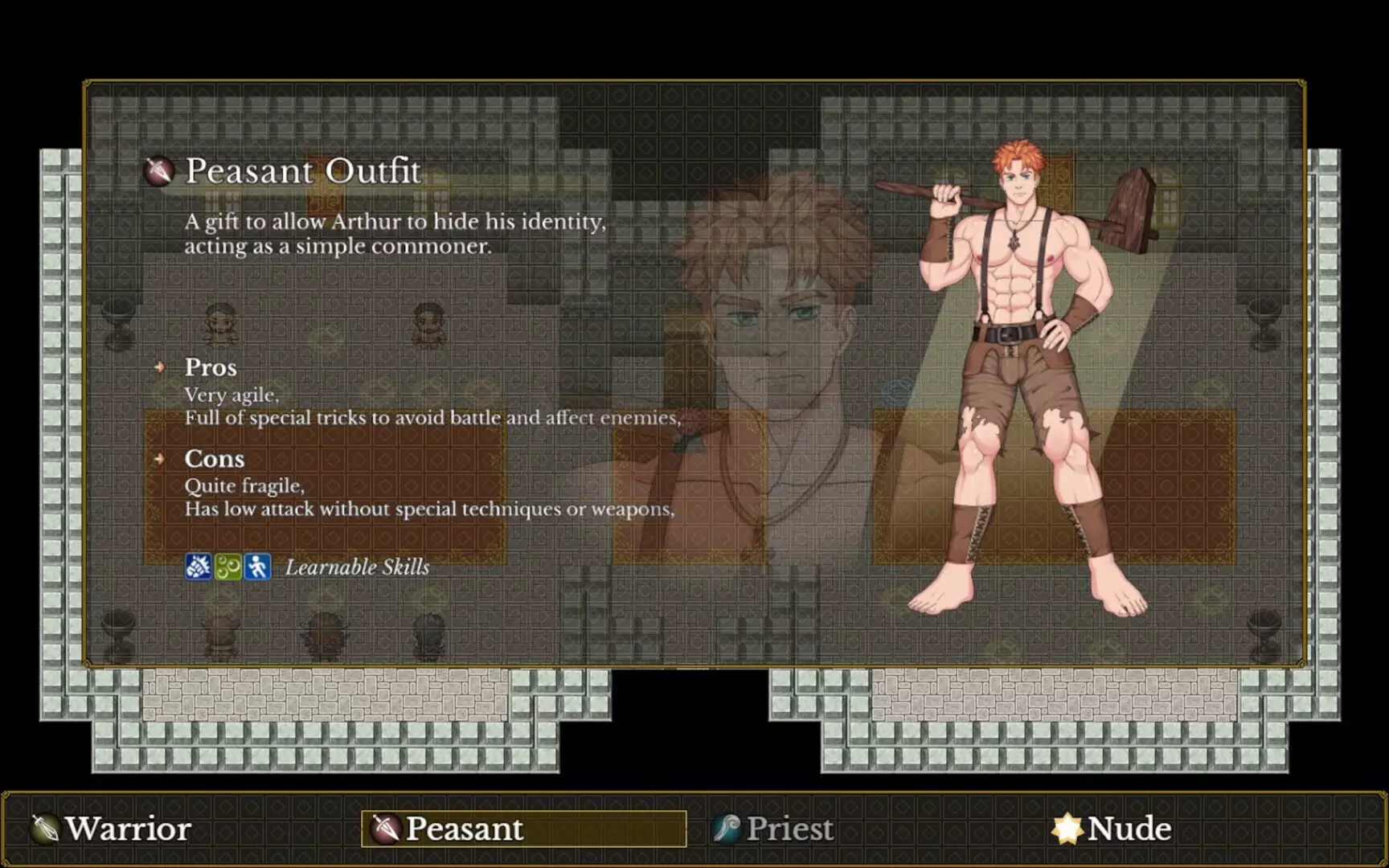1389x868 pixels.
Task: Click the star icon next to Nude
Action: point(1067,829)
